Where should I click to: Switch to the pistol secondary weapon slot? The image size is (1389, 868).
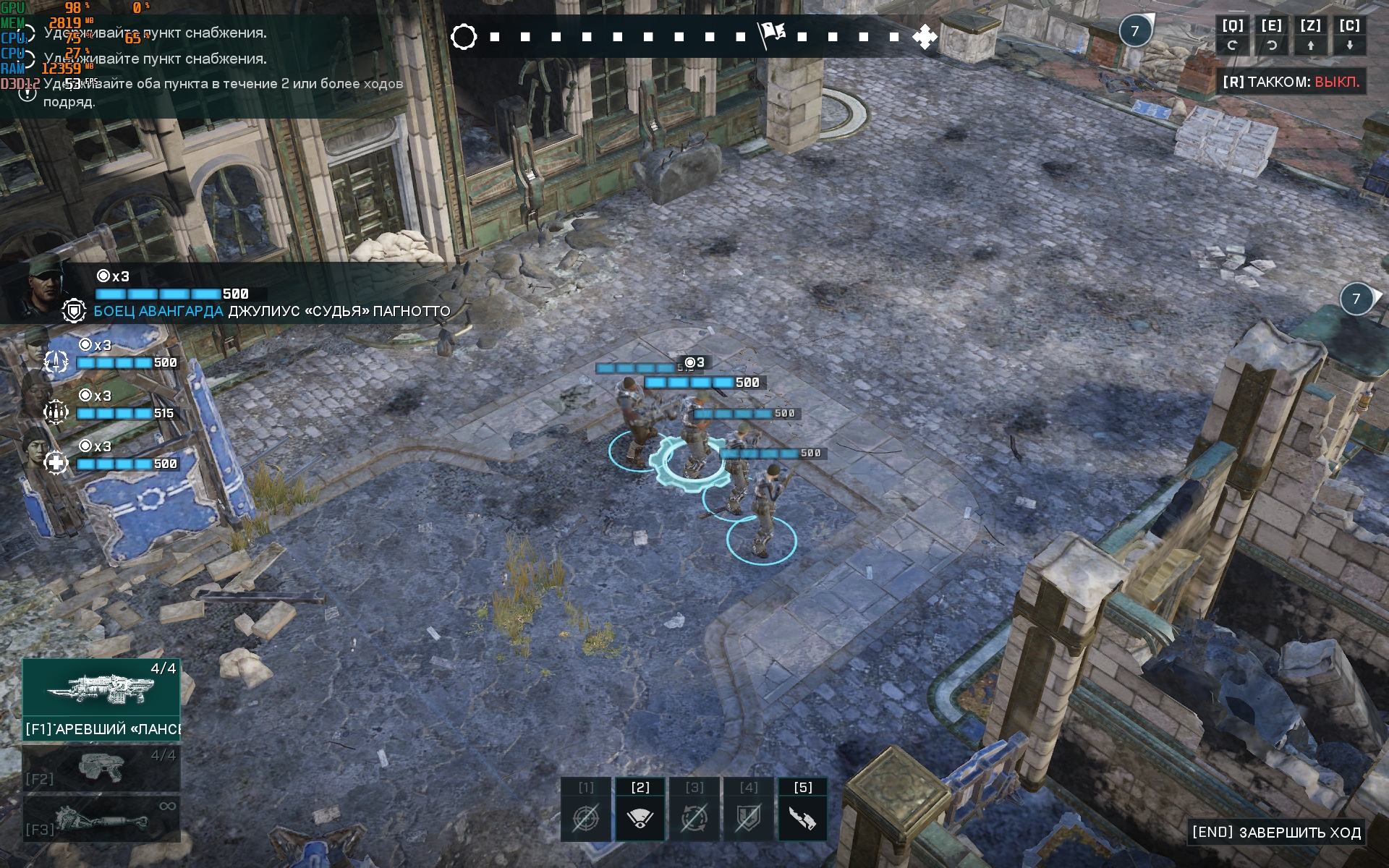[x=101, y=768]
